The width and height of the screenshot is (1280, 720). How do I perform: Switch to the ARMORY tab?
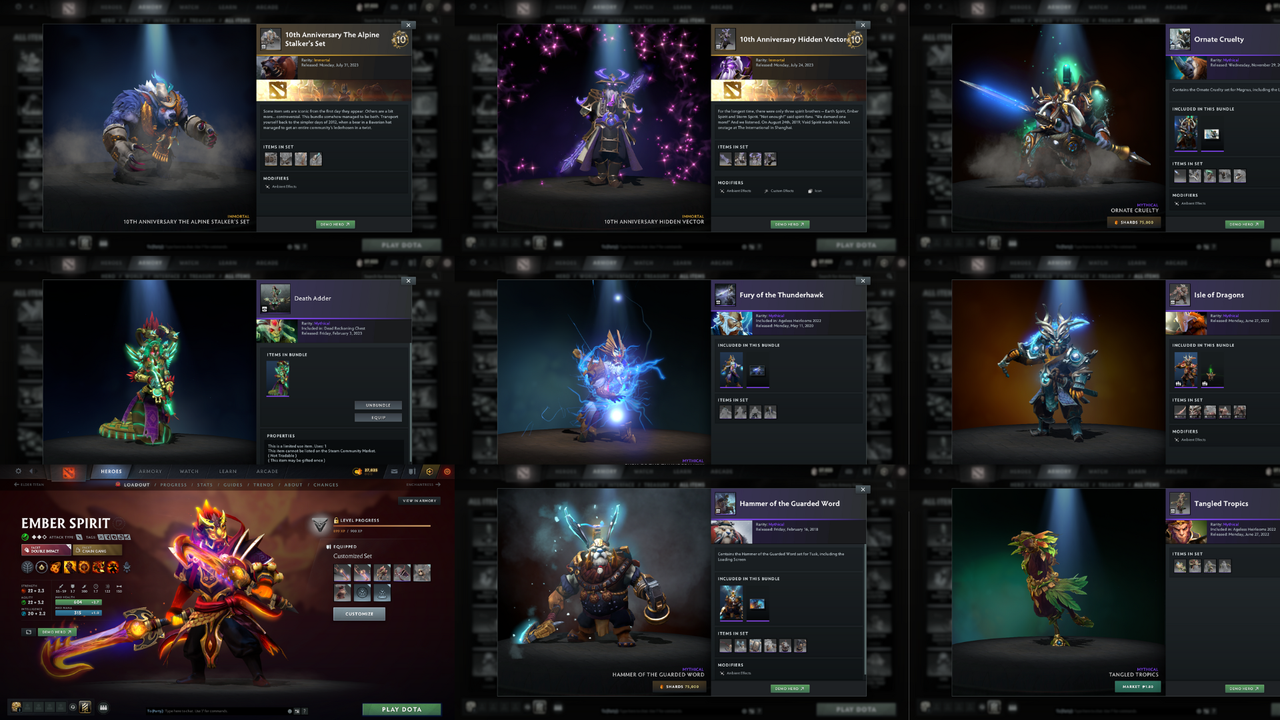pyautogui.click(x=149, y=472)
